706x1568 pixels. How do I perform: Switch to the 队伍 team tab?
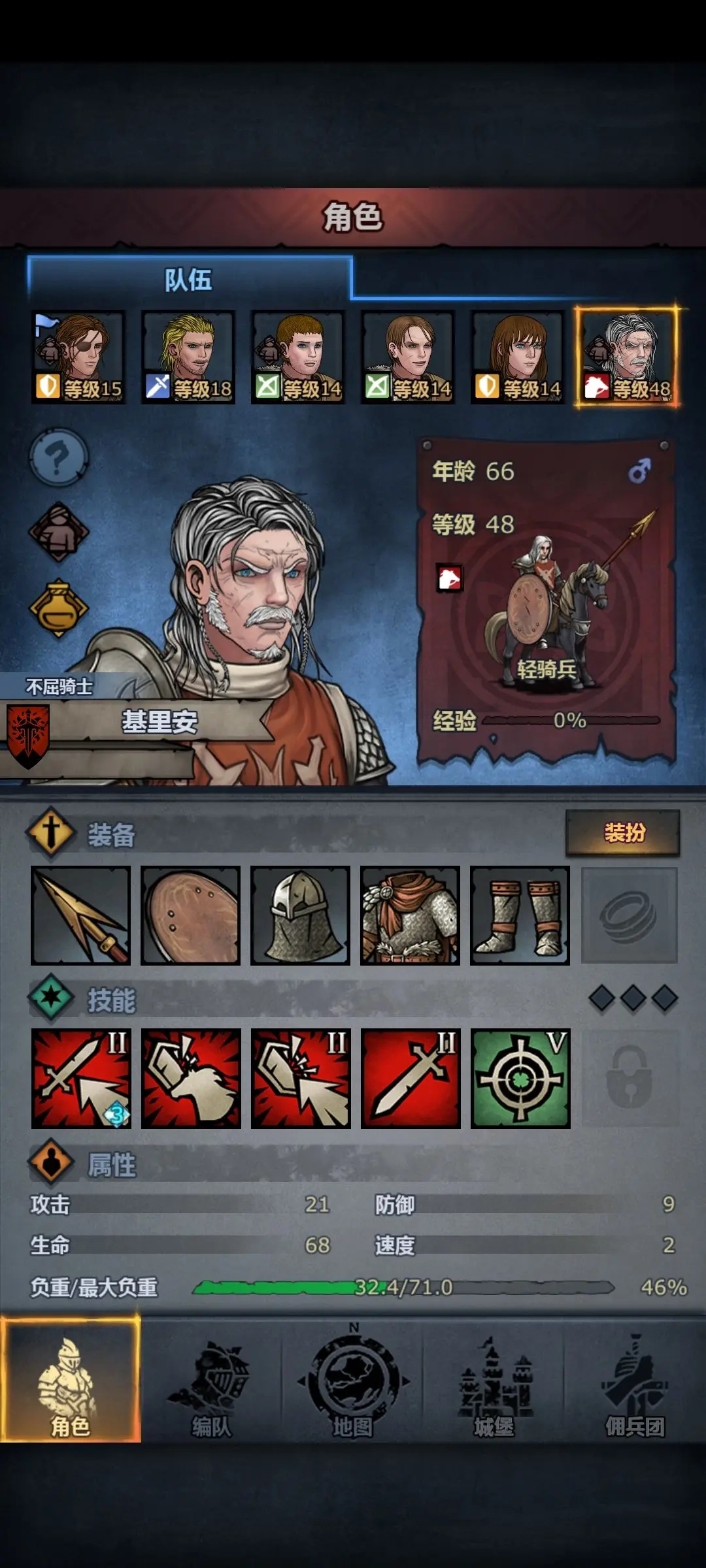pyautogui.click(x=189, y=280)
